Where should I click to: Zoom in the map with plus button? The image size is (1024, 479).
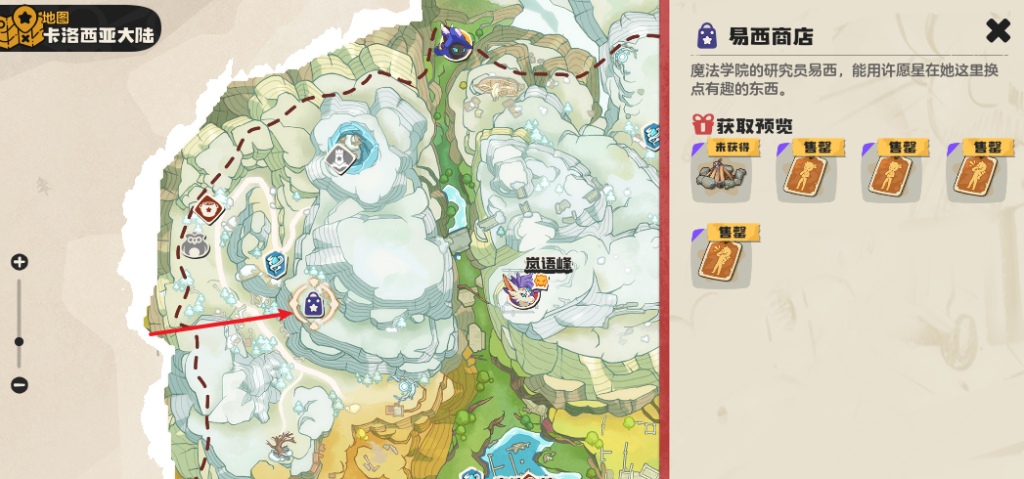tap(19, 263)
